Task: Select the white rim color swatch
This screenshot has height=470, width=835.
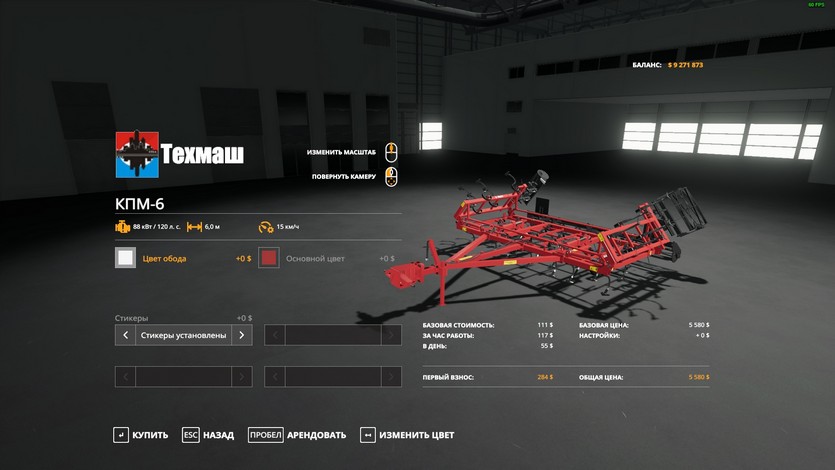Action: [x=125, y=258]
